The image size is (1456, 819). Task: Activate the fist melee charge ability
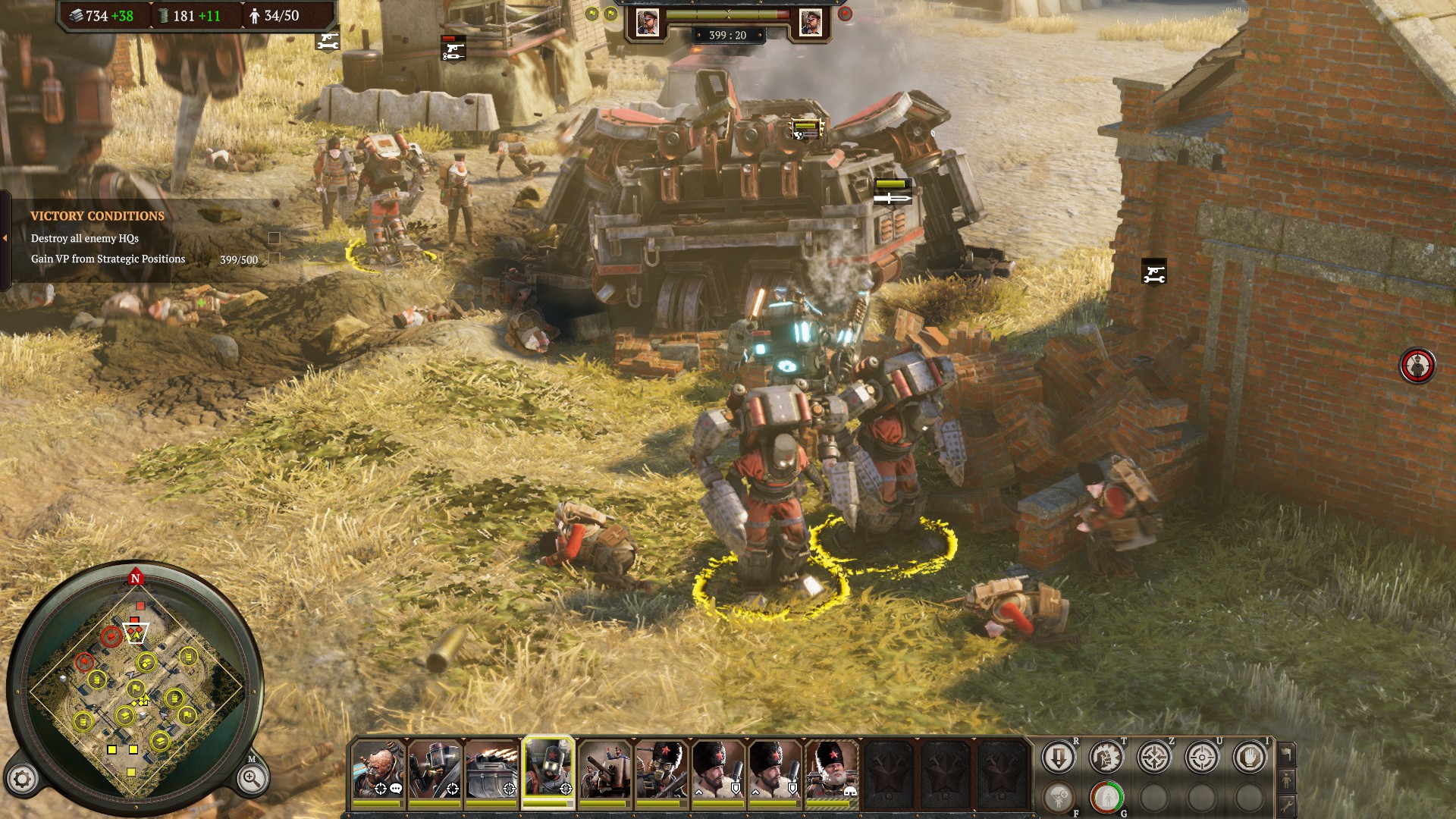[x=1106, y=758]
